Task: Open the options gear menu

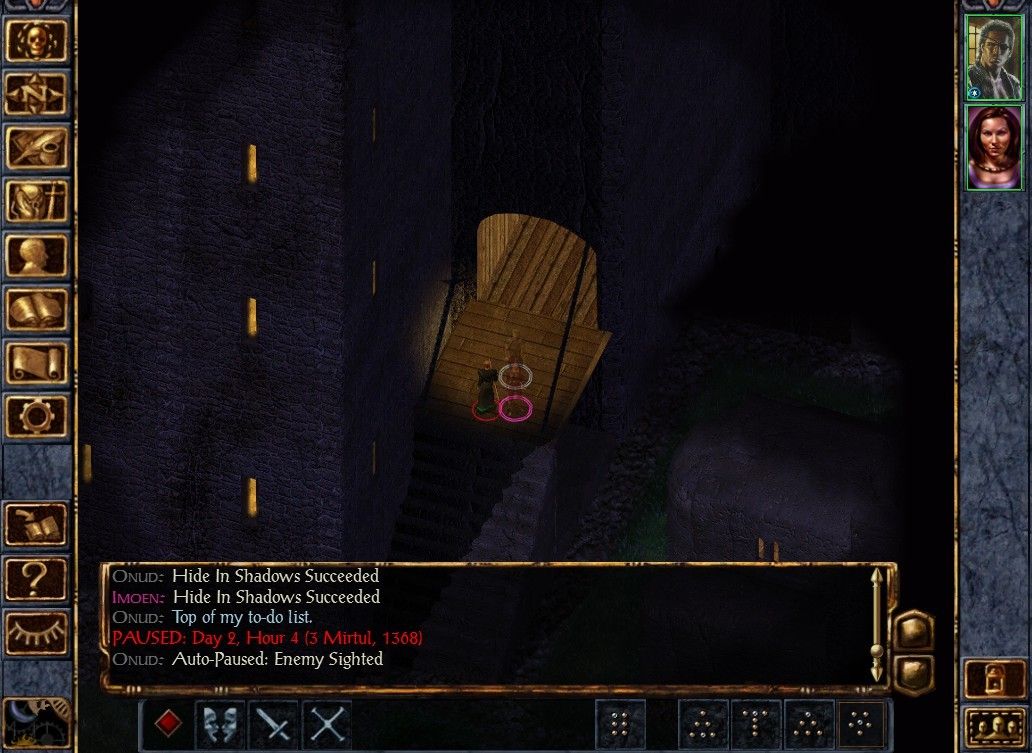Action: [x=37, y=415]
